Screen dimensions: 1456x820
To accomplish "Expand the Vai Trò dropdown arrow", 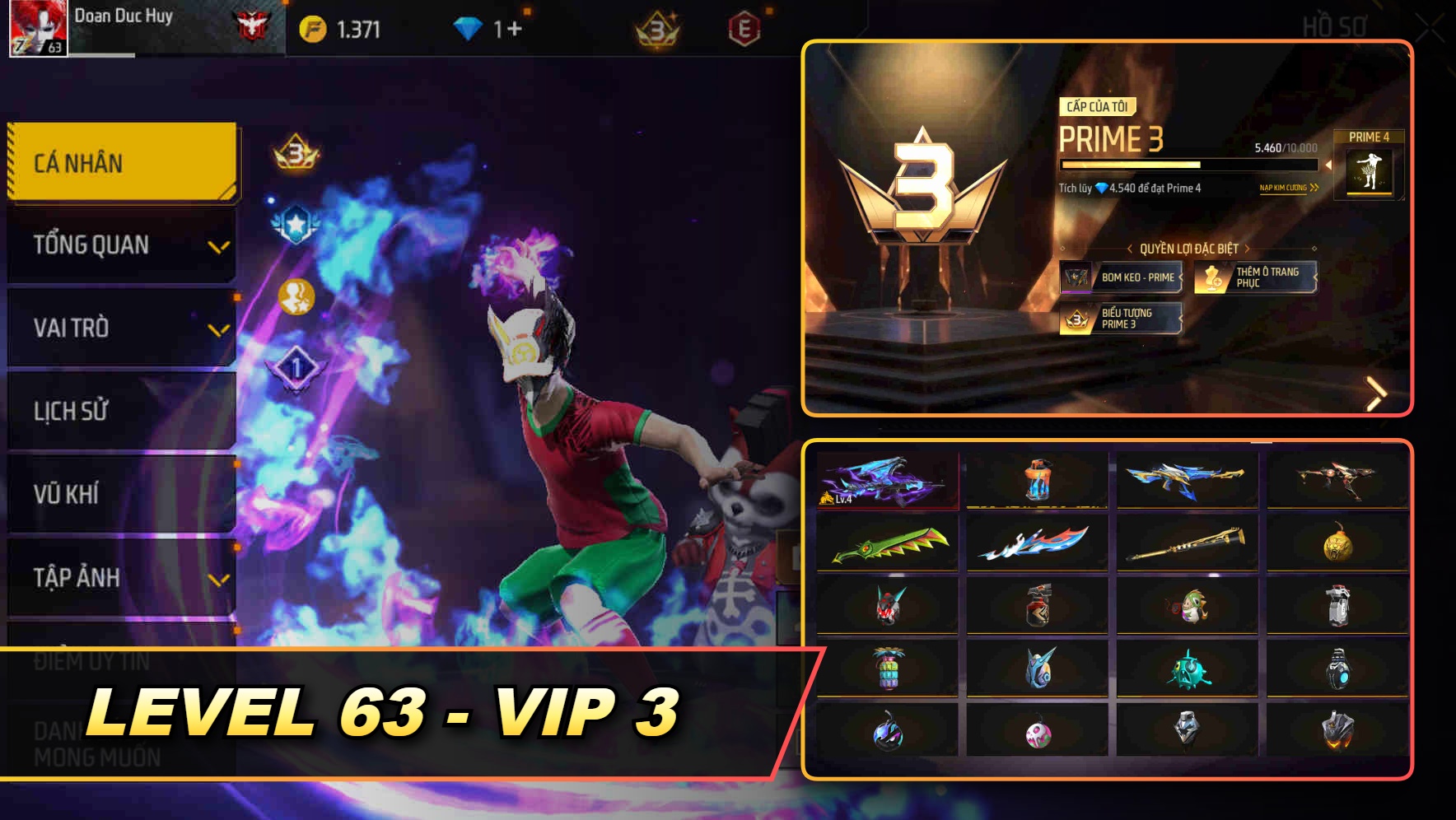I will [x=218, y=328].
